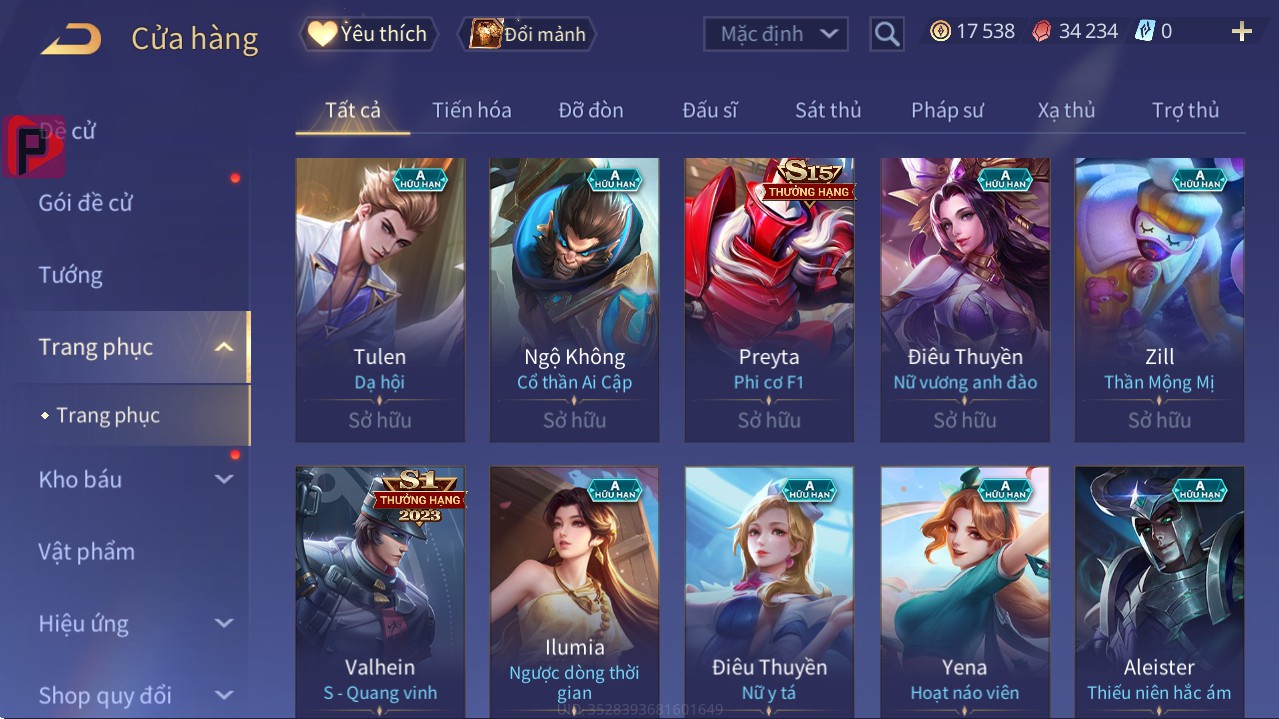Open the Yêu thích favorites list

[367, 34]
